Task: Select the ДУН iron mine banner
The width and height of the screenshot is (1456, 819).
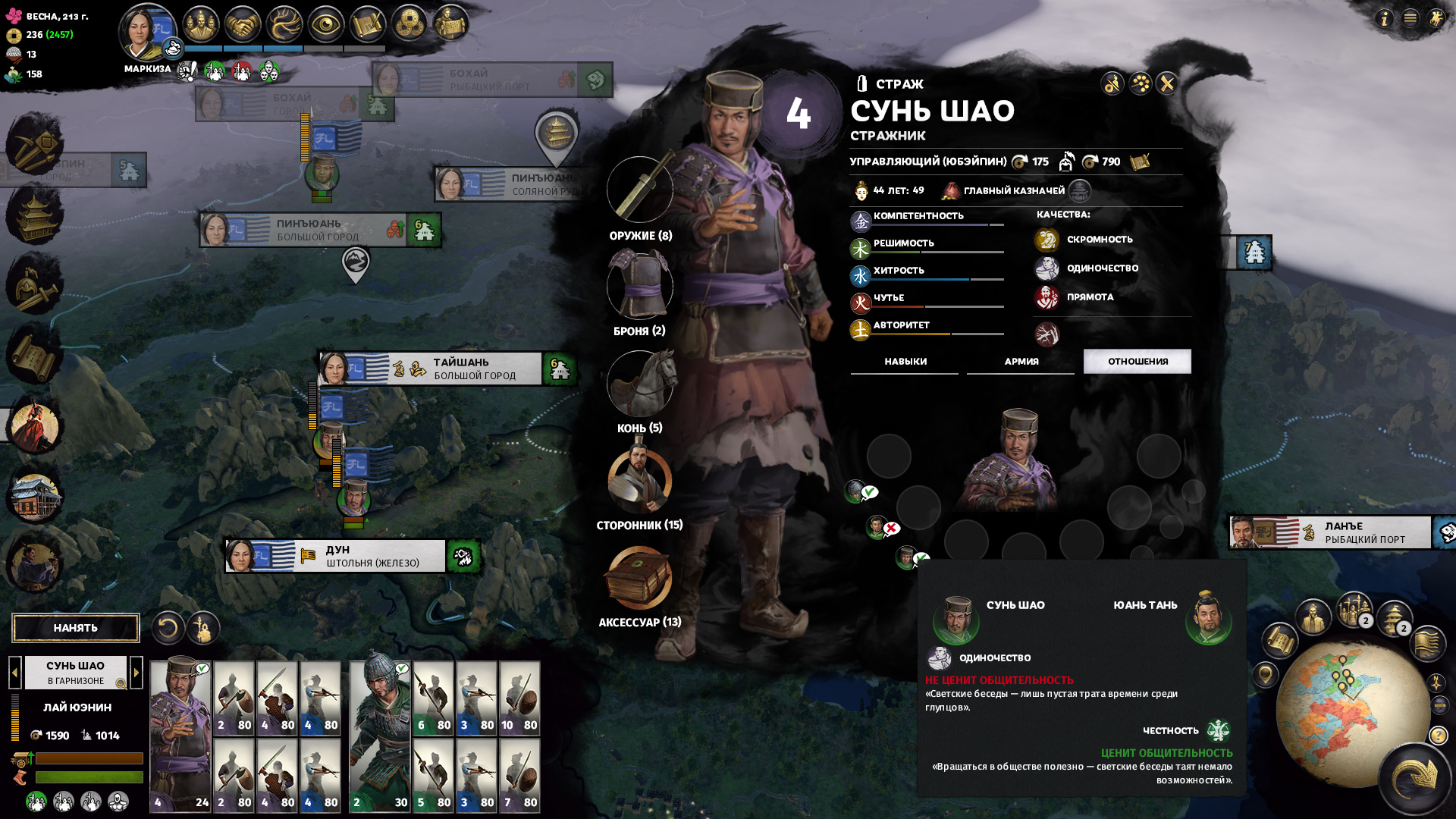Action: (372, 556)
